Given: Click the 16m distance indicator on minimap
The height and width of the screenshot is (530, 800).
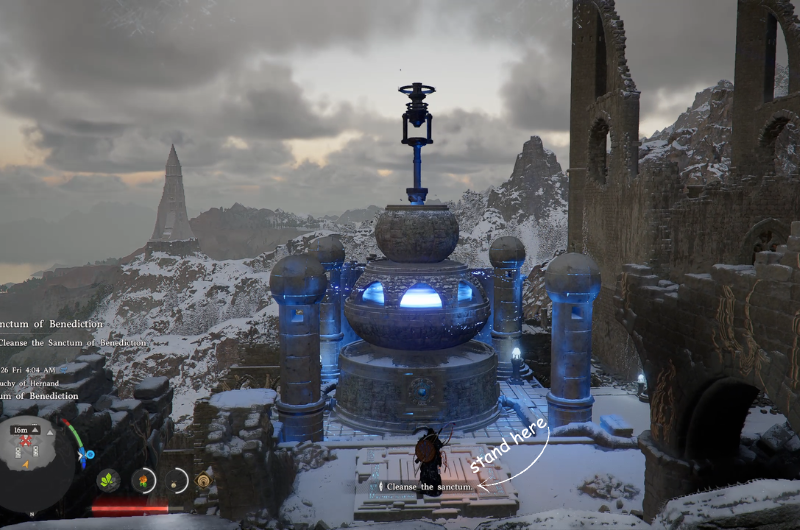Looking at the screenshot, I should tap(20, 429).
